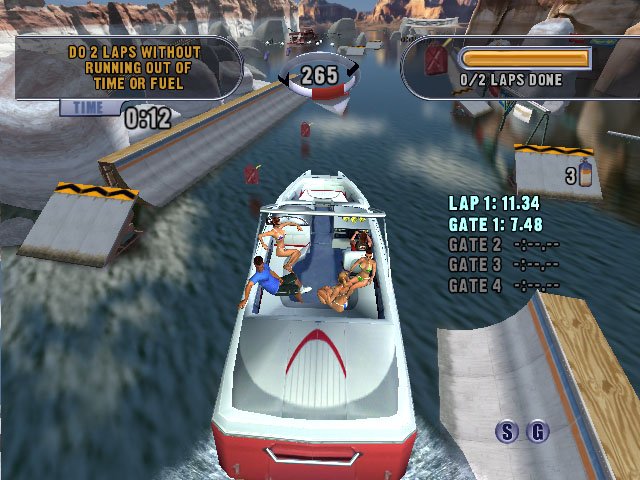
Task: Click the round S badge
Action: point(508,432)
